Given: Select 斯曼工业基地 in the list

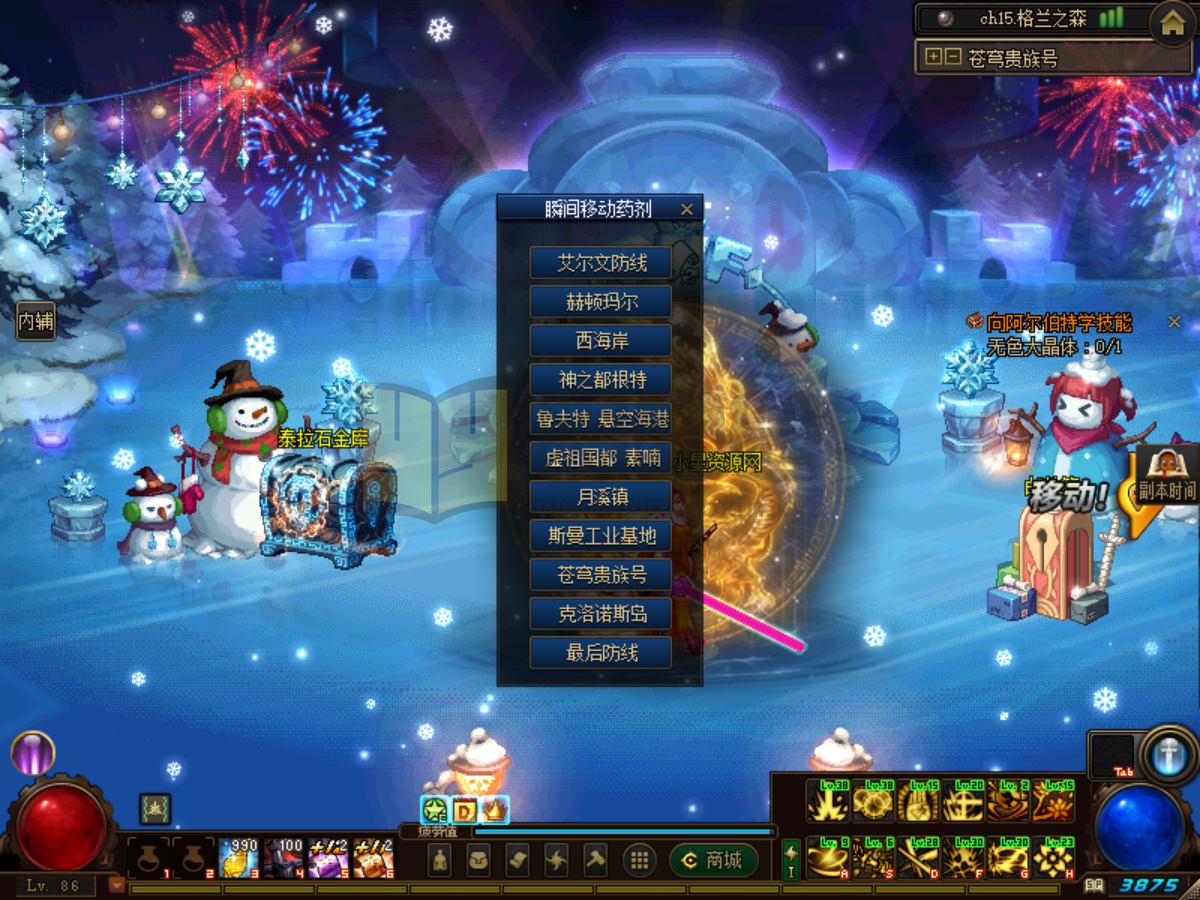Looking at the screenshot, I should [601, 536].
